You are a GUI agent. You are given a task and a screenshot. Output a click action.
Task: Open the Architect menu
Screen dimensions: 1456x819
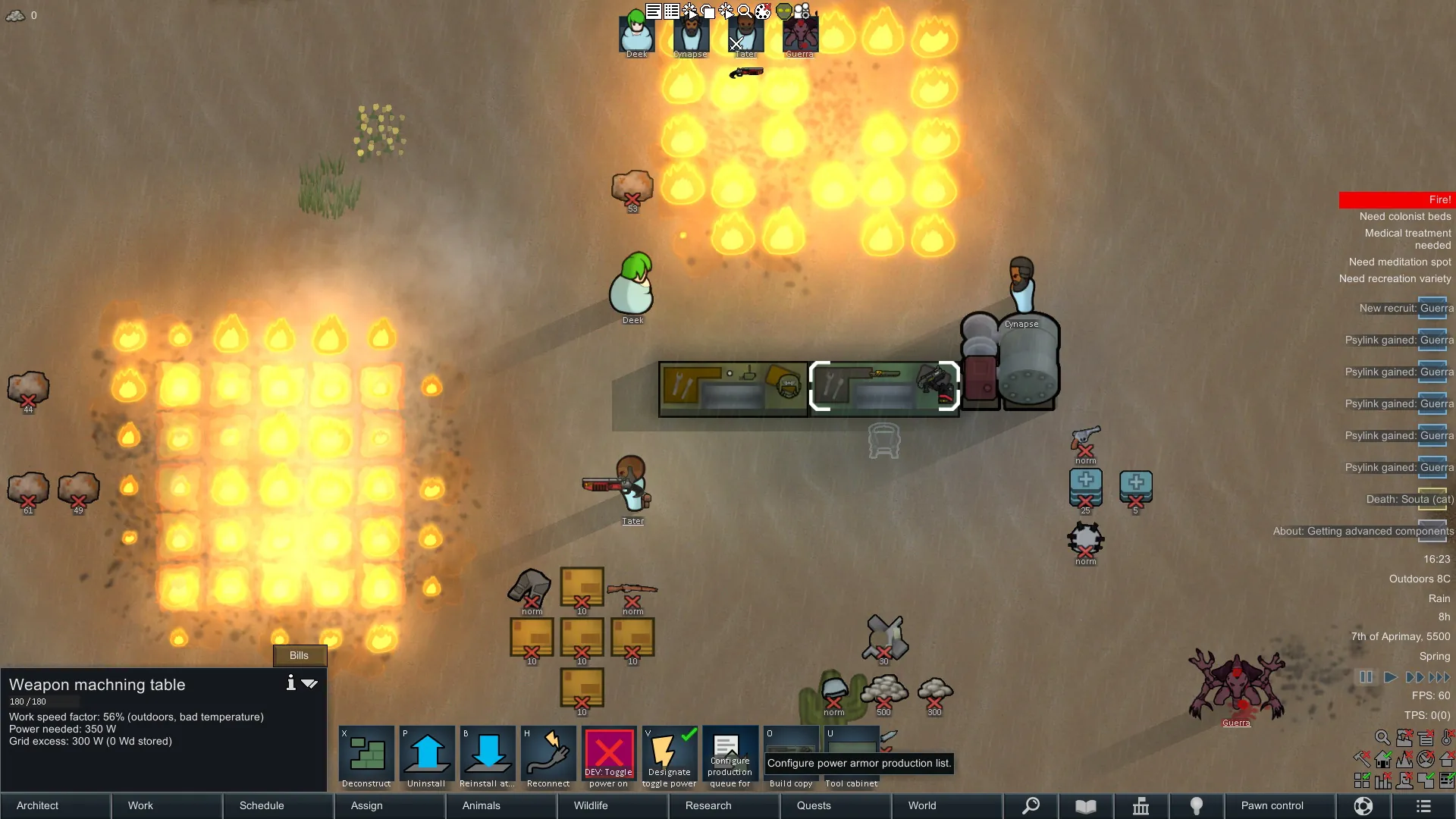pyautogui.click(x=38, y=805)
